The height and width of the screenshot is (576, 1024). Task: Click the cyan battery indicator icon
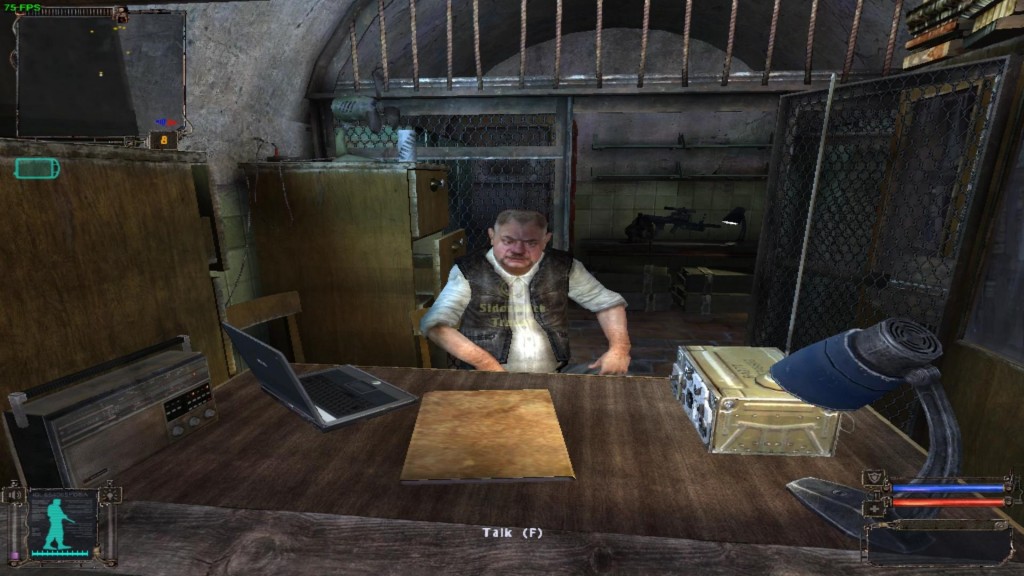click(37, 169)
